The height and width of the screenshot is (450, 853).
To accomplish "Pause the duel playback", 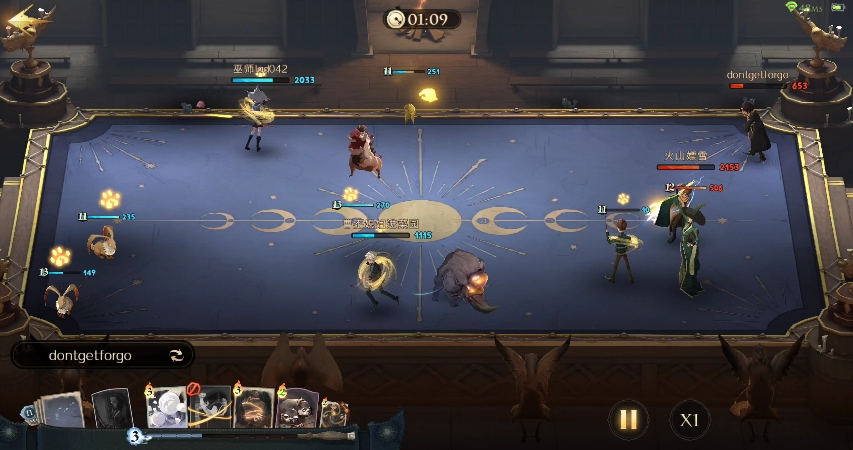I will (628, 419).
